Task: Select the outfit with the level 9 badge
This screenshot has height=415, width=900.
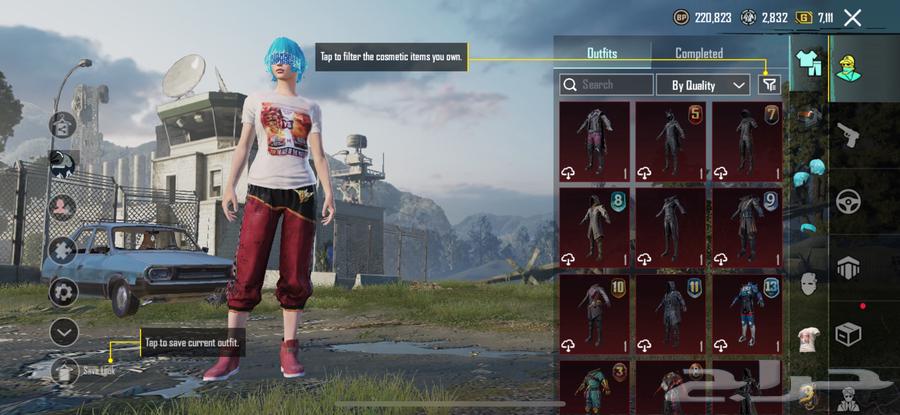Action: click(746, 227)
